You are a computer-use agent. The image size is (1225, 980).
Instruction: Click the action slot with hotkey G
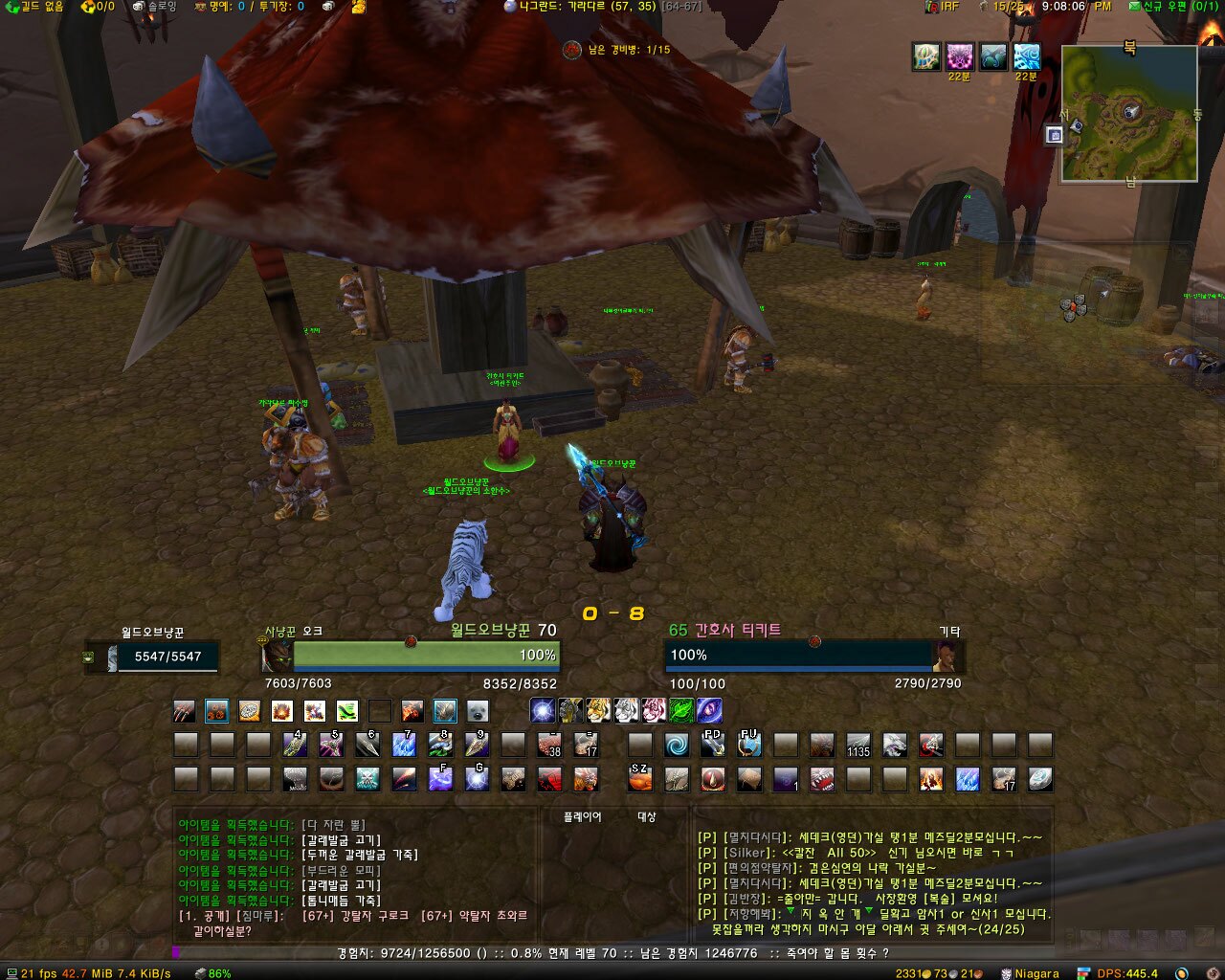pyautogui.click(x=477, y=779)
